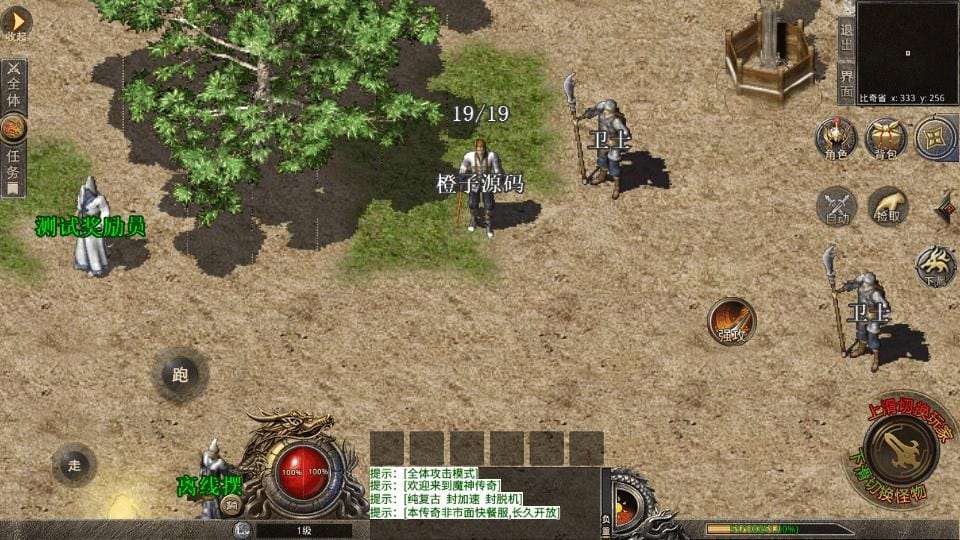Activate the 强攻 forced attack button
Screen dimensions: 960x540
pyautogui.click(x=732, y=321)
